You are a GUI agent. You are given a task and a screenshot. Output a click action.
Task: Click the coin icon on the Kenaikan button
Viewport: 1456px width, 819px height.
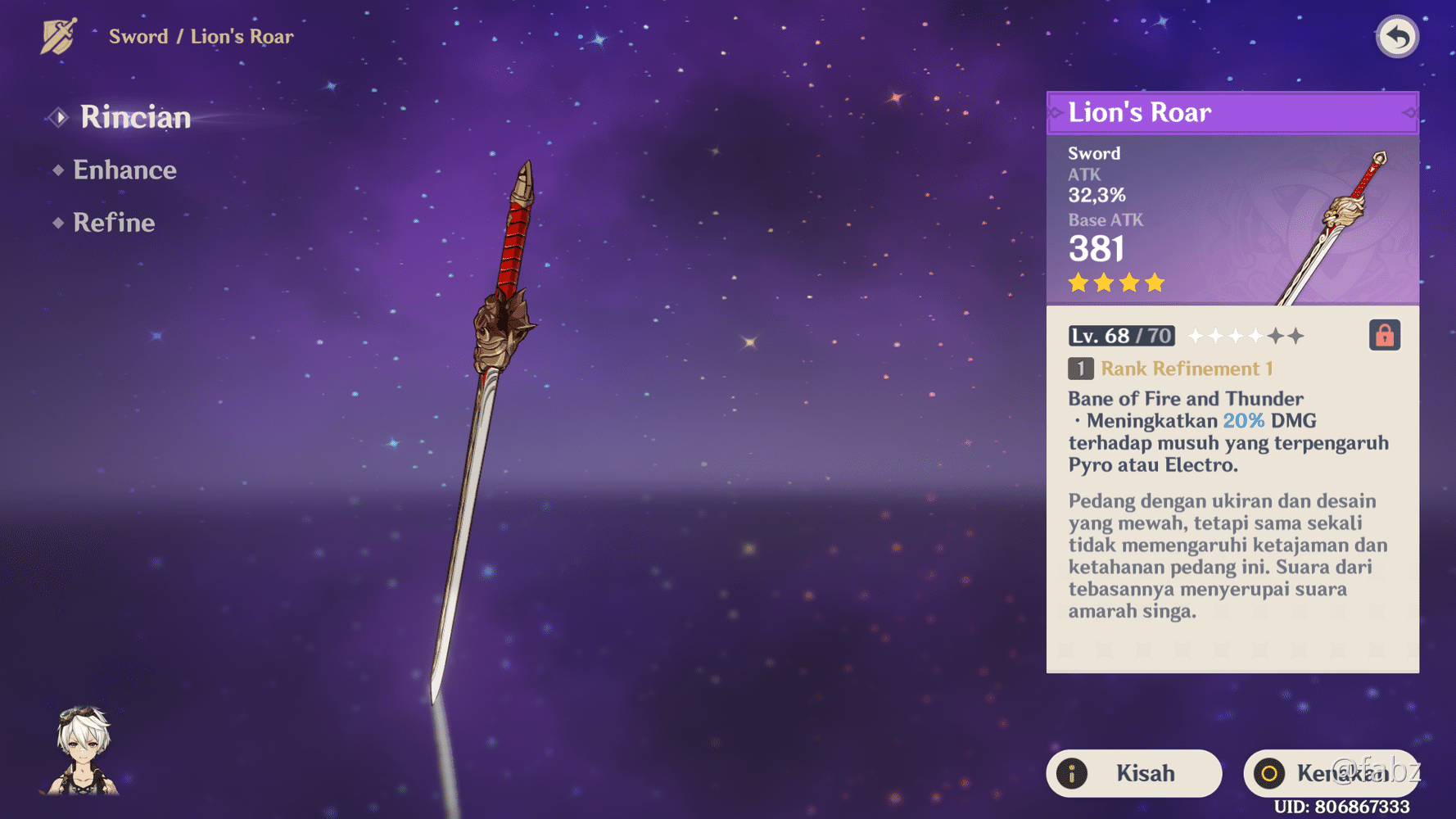pyautogui.click(x=1271, y=772)
